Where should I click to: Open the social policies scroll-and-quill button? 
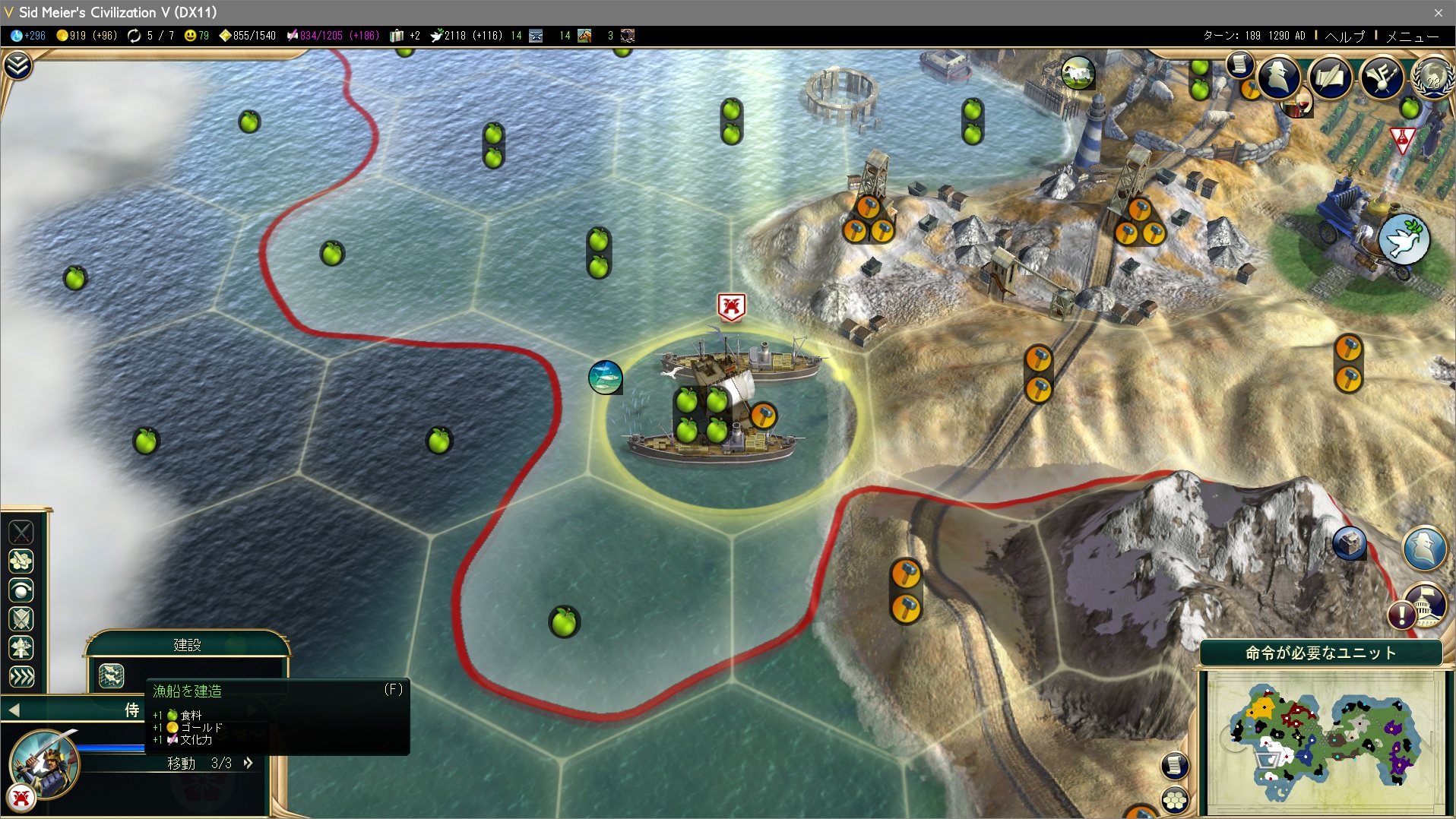(x=1331, y=77)
